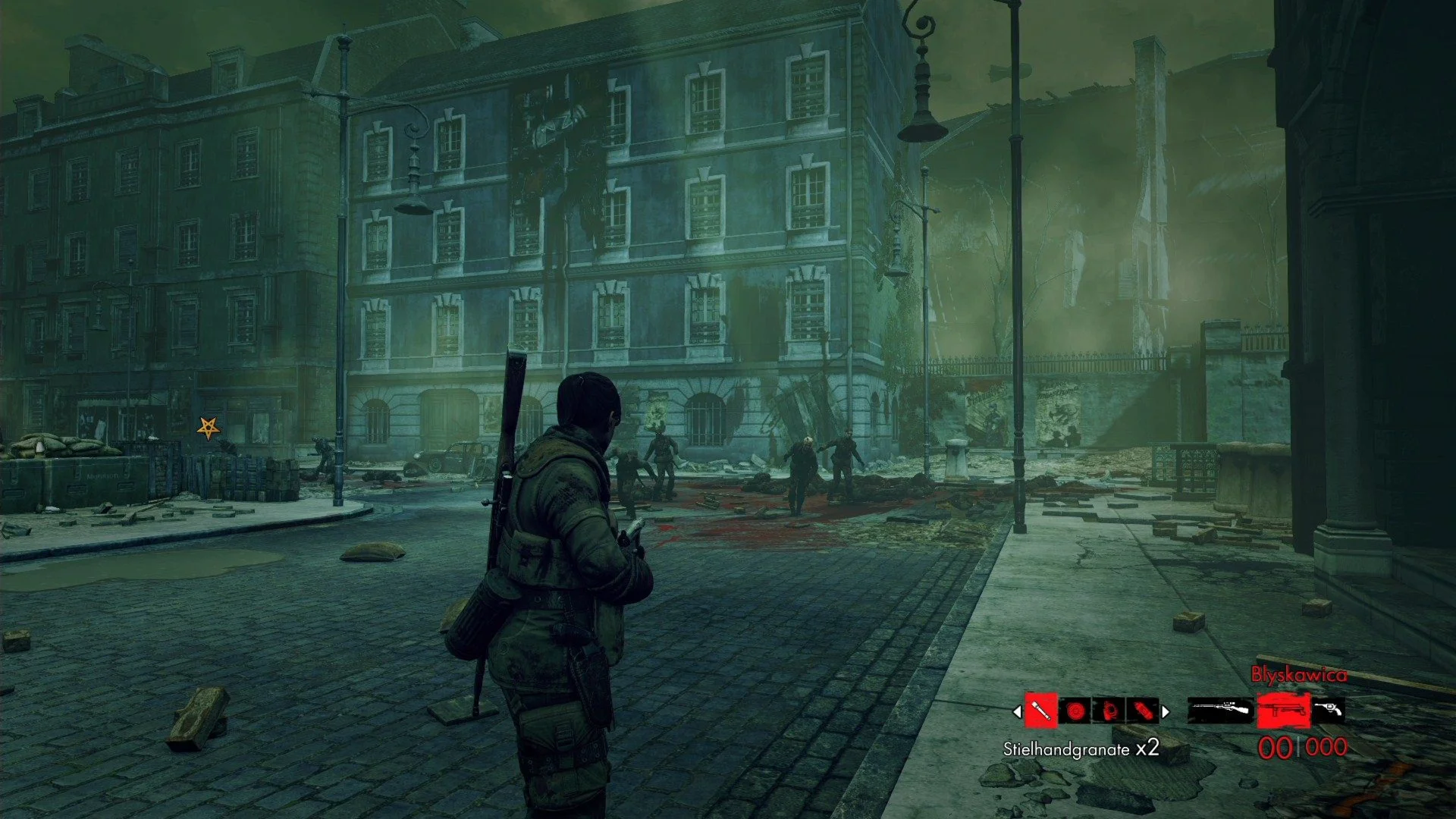Select the trip mine wire item
1456x819 pixels.
[1109, 711]
